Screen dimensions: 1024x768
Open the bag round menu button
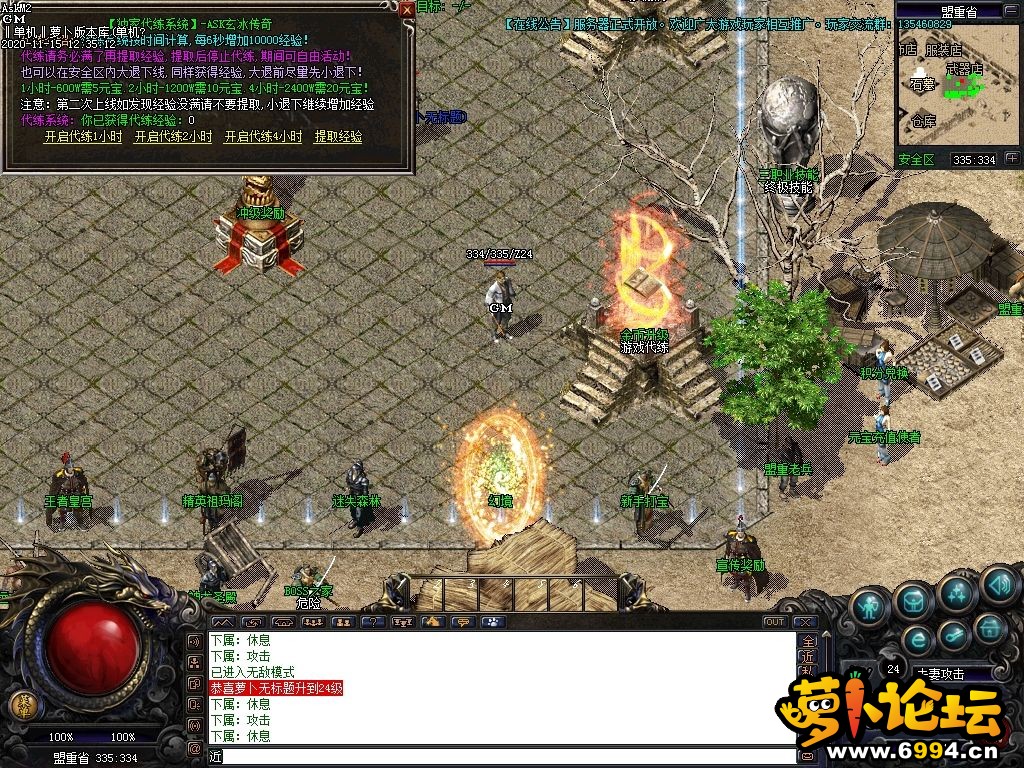913,600
